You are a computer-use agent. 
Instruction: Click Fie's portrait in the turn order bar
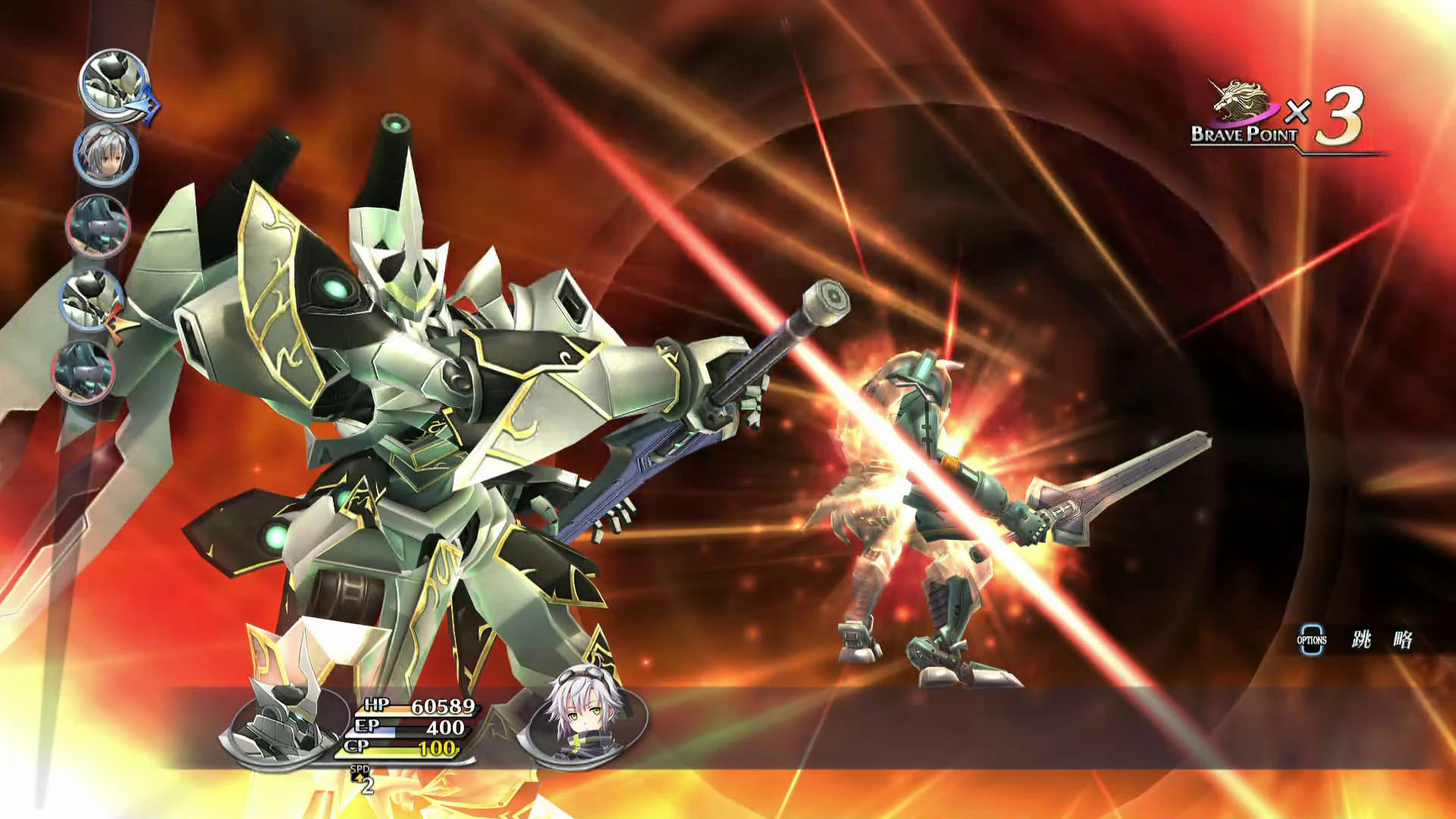tap(106, 153)
